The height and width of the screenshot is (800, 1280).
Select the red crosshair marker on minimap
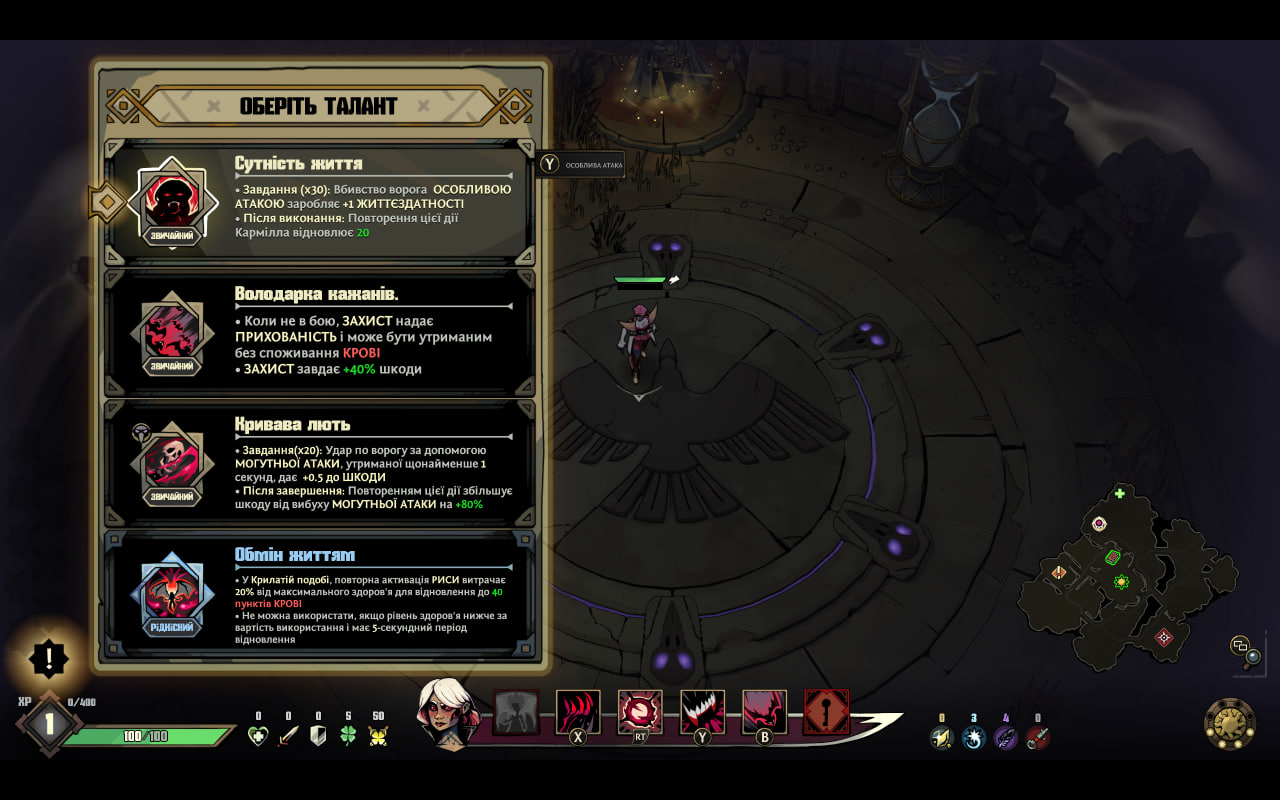(1164, 637)
